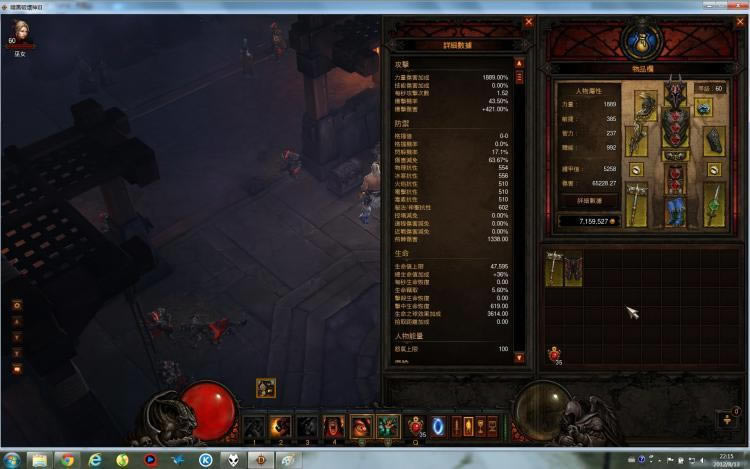
Task: Activate skill slot 1 on the hotbar
Action: (254, 427)
